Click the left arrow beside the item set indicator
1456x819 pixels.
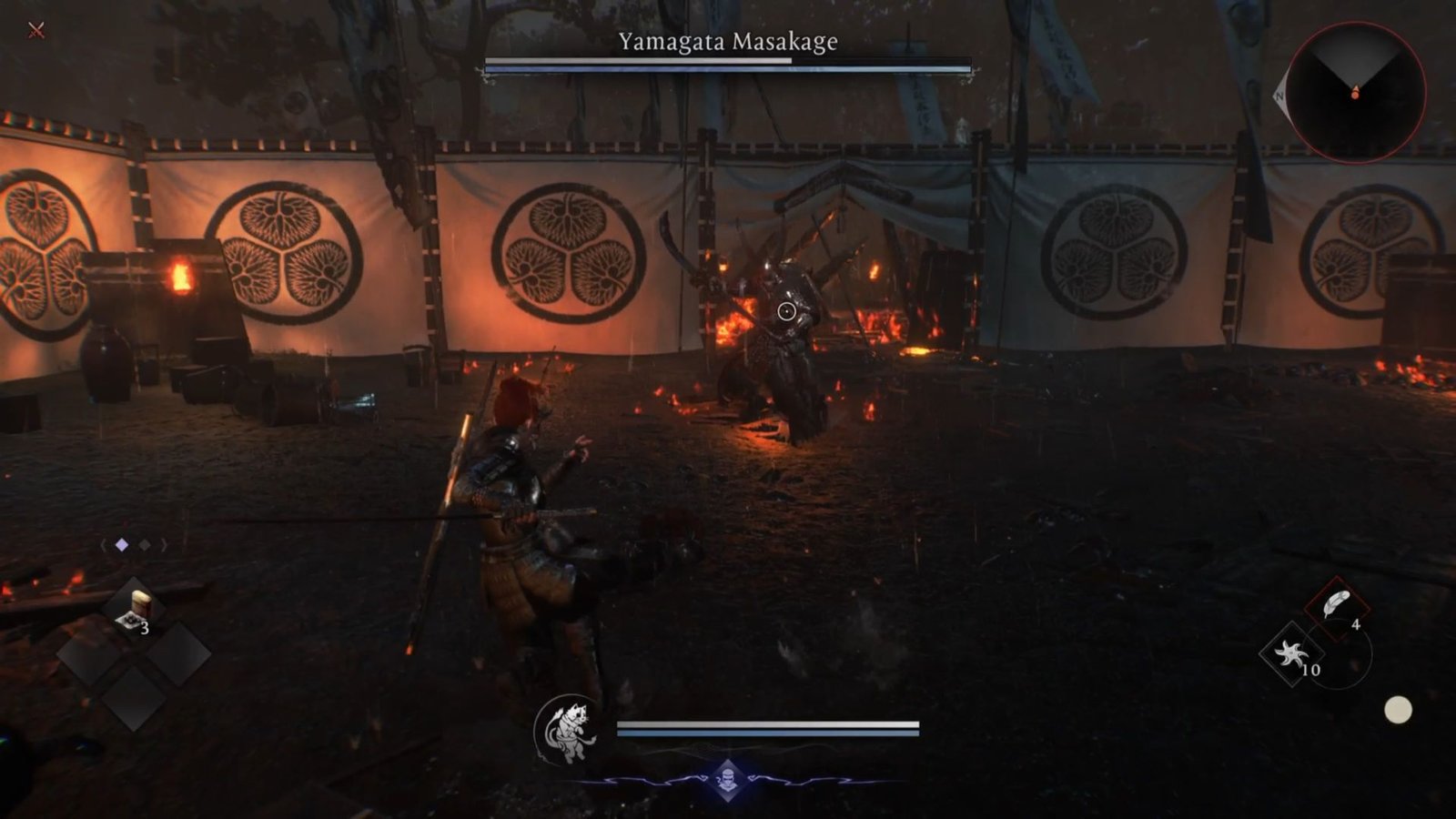104,545
